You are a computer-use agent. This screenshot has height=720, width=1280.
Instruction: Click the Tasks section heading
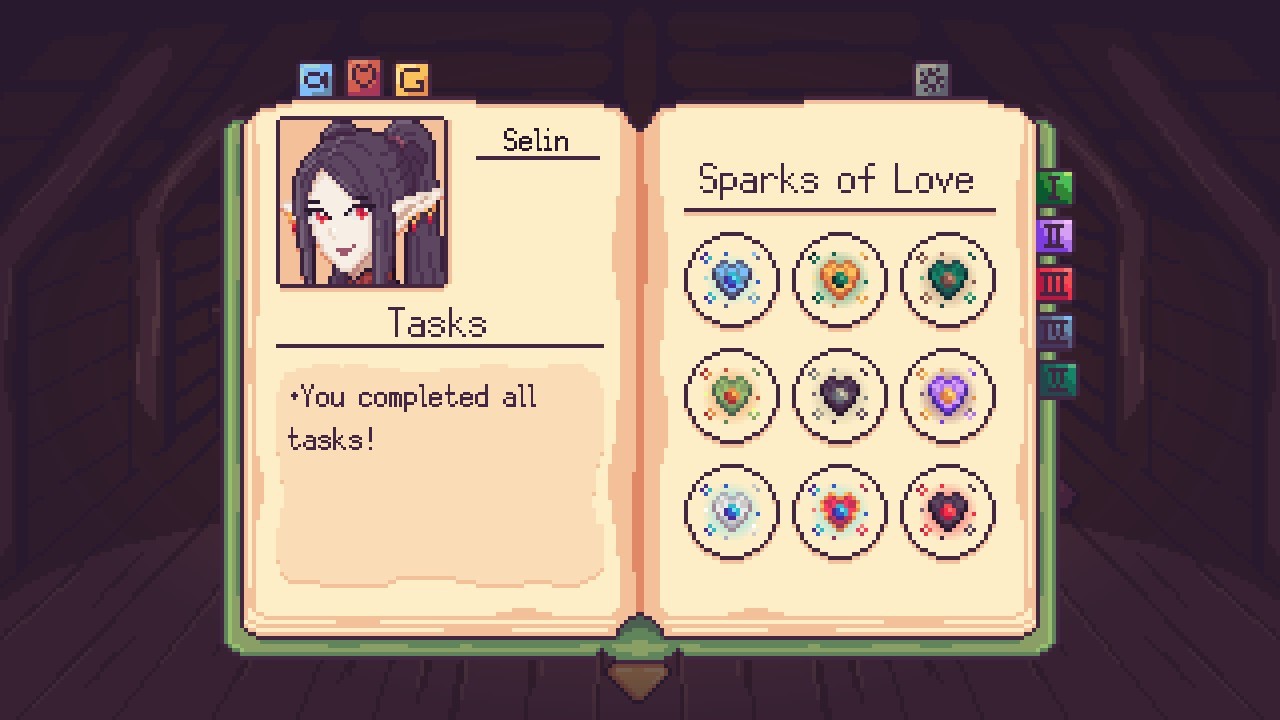point(438,323)
